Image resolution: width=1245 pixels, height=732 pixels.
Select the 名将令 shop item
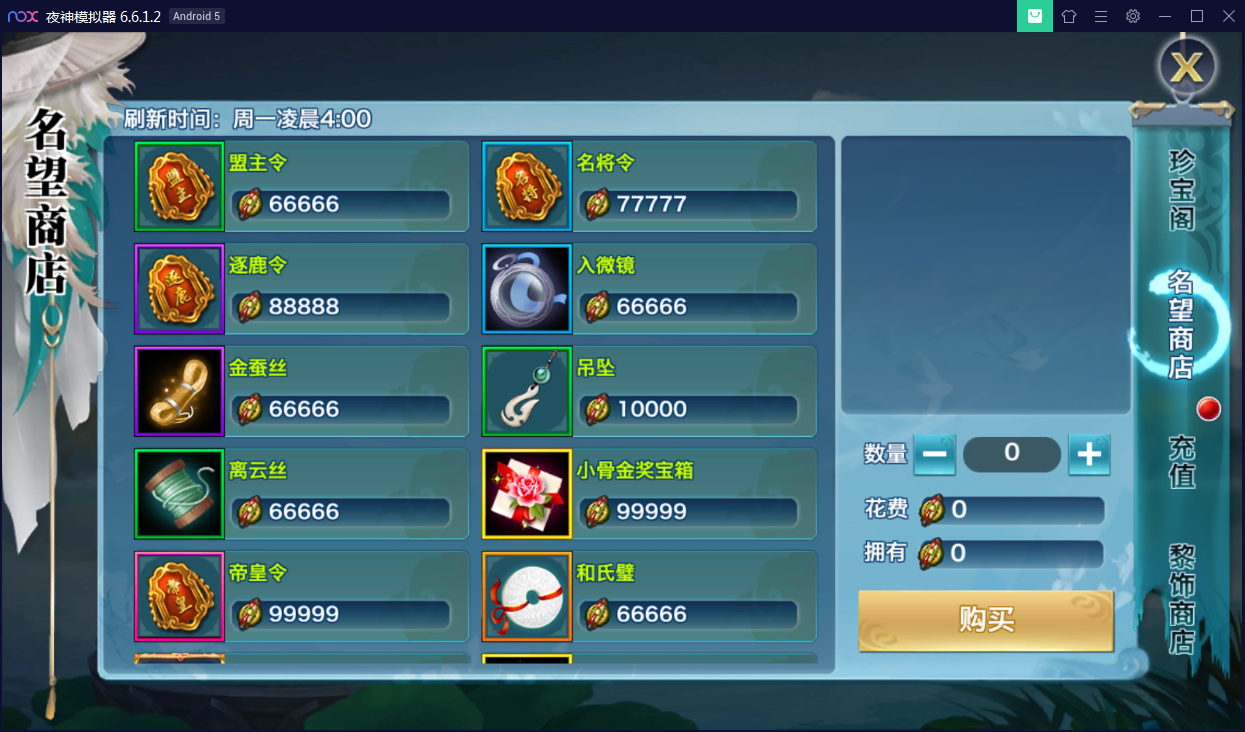[x=648, y=187]
